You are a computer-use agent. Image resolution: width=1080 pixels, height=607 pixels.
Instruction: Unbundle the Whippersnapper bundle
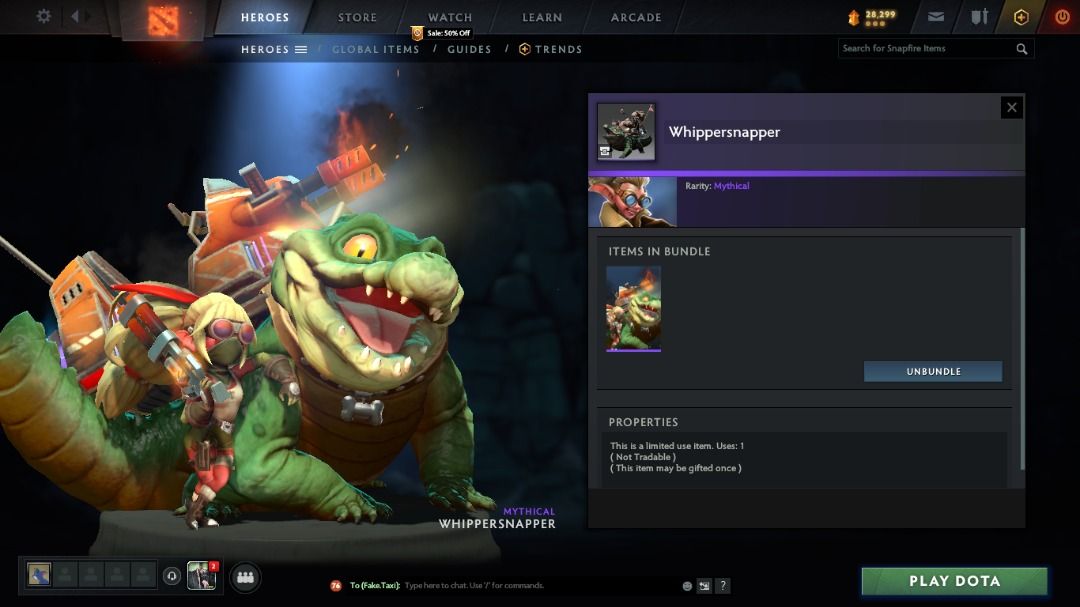tap(933, 371)
